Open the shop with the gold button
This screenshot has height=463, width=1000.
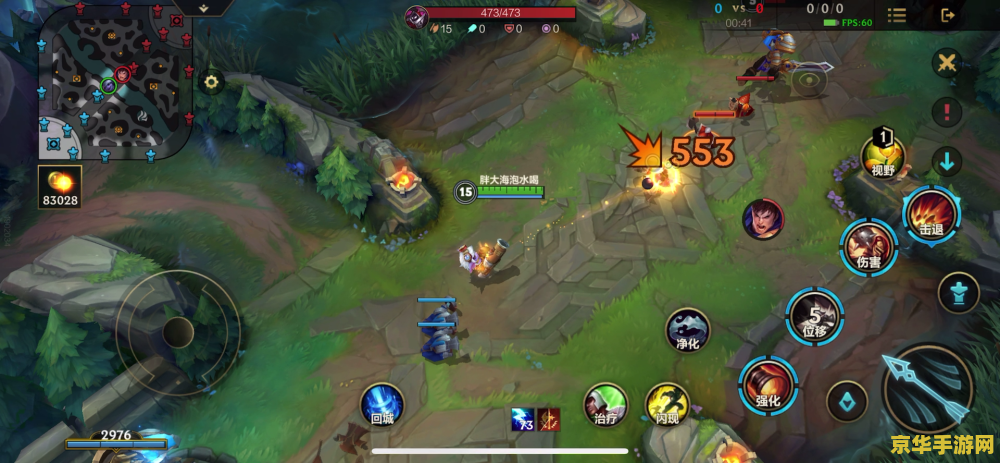pos(58,188)
